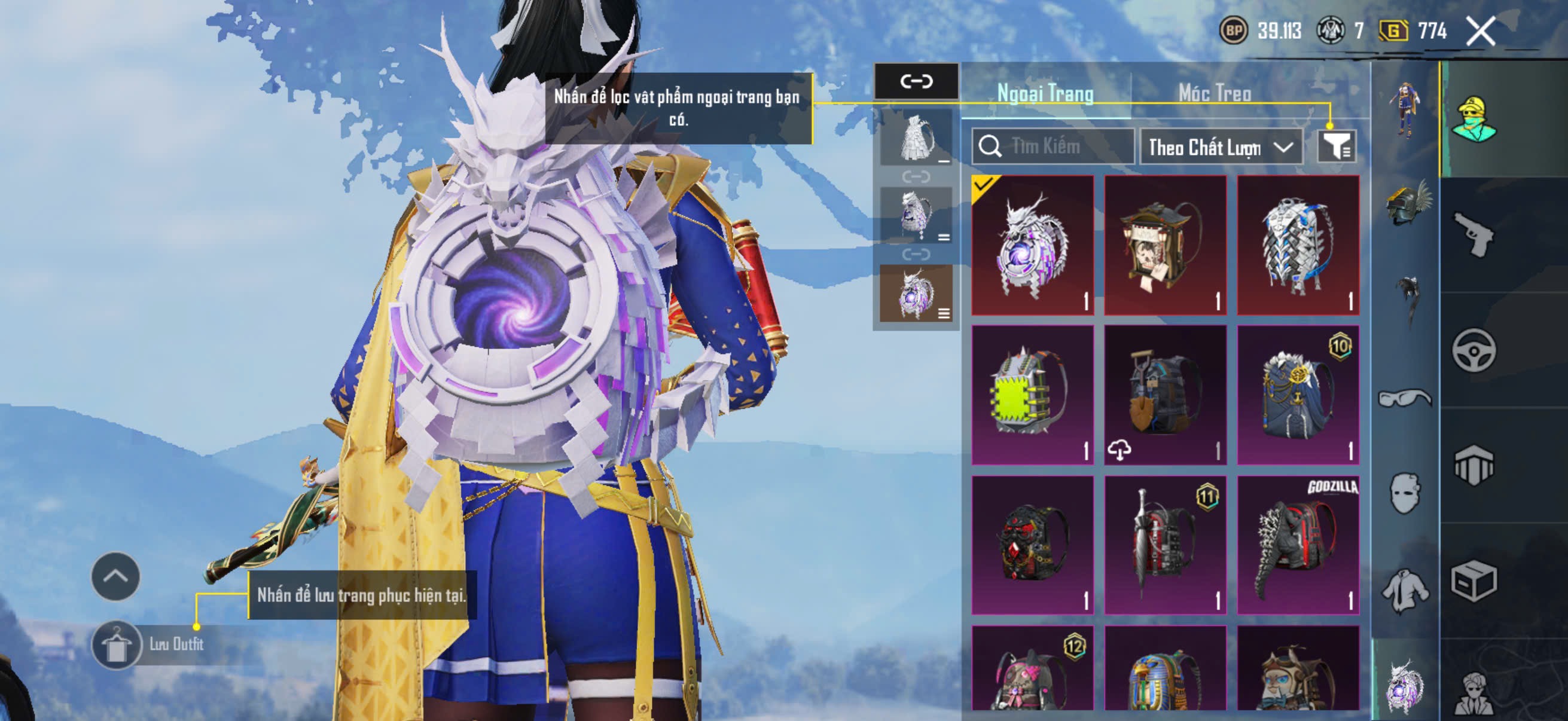Click the up arrow collapse button
The width and height of the screenshot is (1568, 721).
coord(115,576)
